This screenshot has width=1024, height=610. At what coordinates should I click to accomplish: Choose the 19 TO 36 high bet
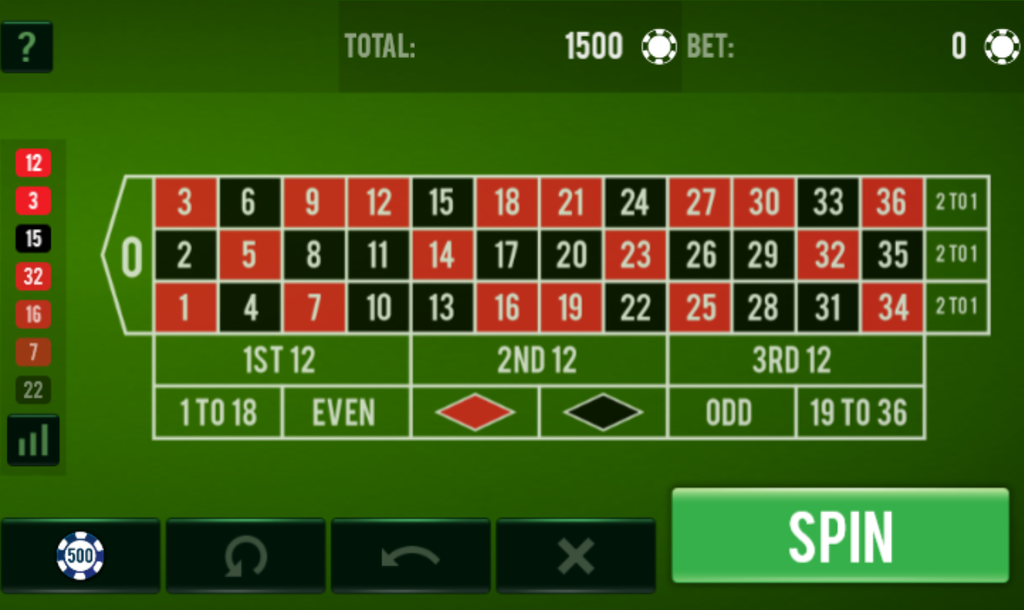click(x=859, y=412)
